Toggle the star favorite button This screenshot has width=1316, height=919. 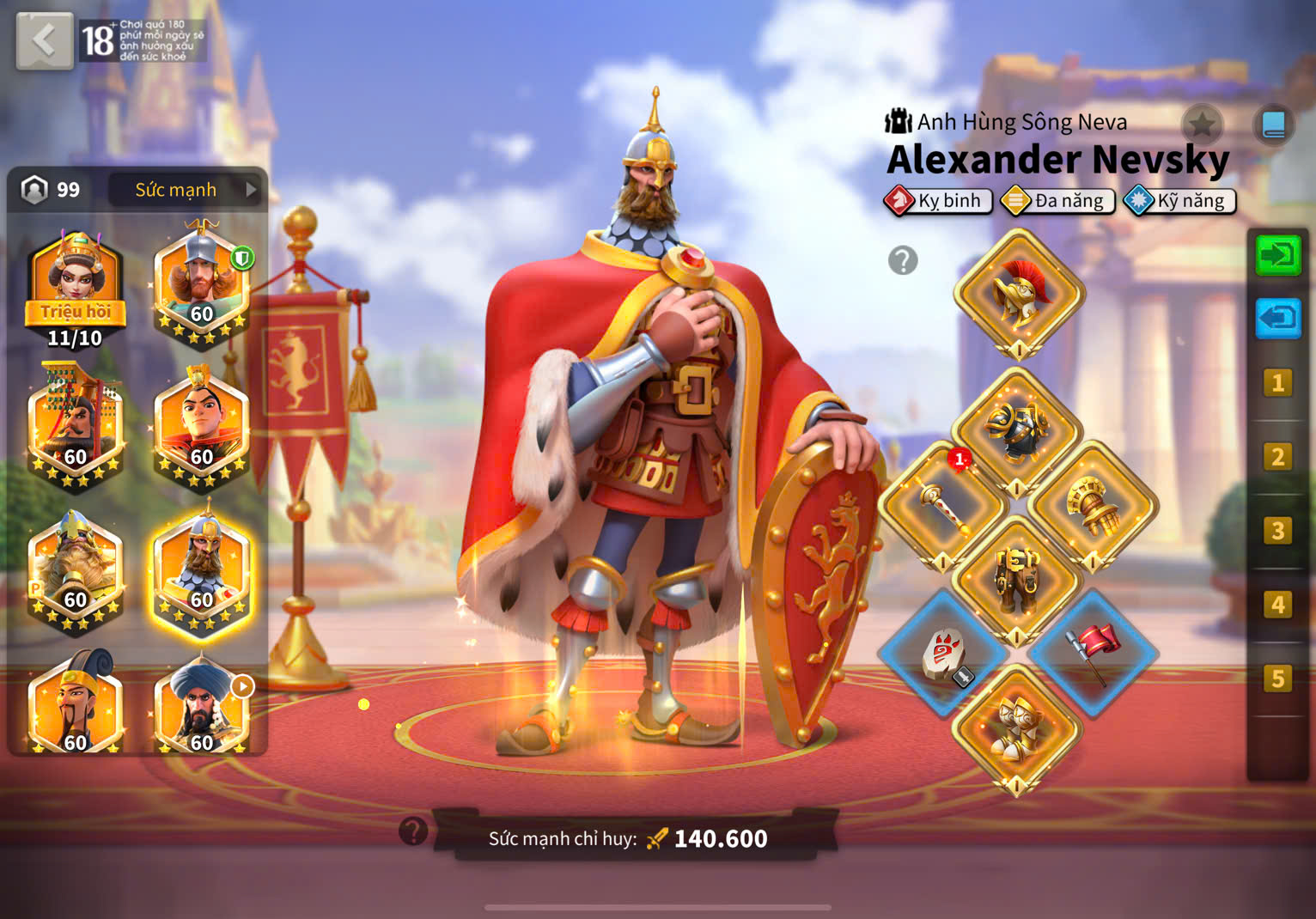point(1202,125)
